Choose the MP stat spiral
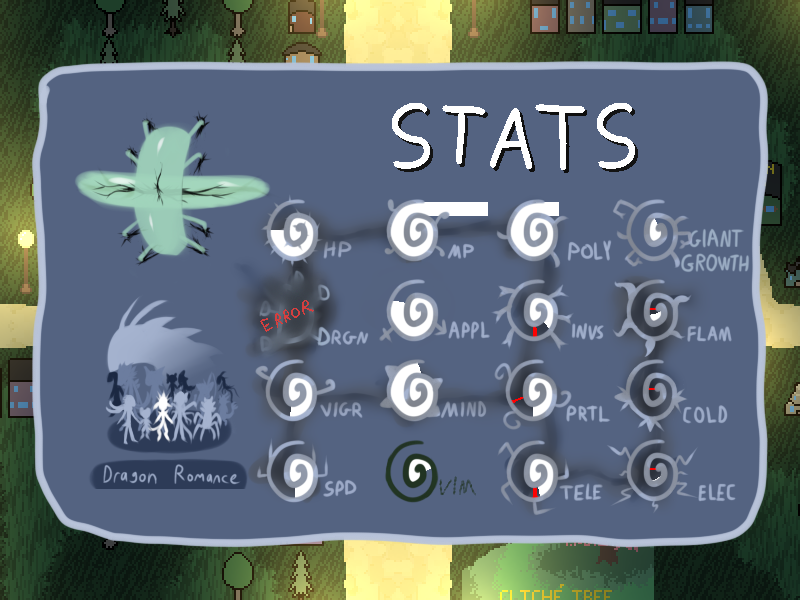The height and width of the screenshot is (600, 800). tap(413, 230)
